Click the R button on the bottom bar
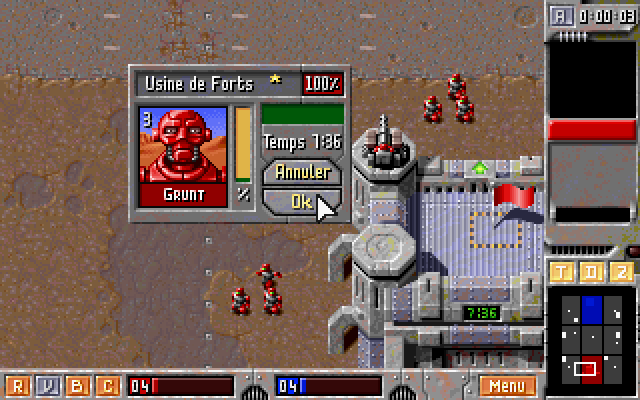The height and width of the screenshot is (400, 640). (x=17, y=385)
